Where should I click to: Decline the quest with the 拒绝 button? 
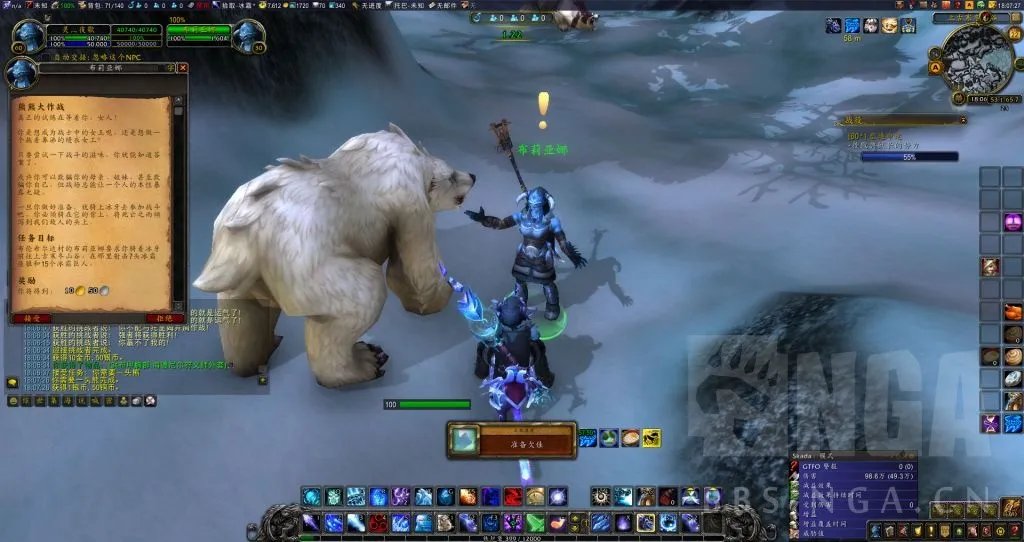click(166, 318)
